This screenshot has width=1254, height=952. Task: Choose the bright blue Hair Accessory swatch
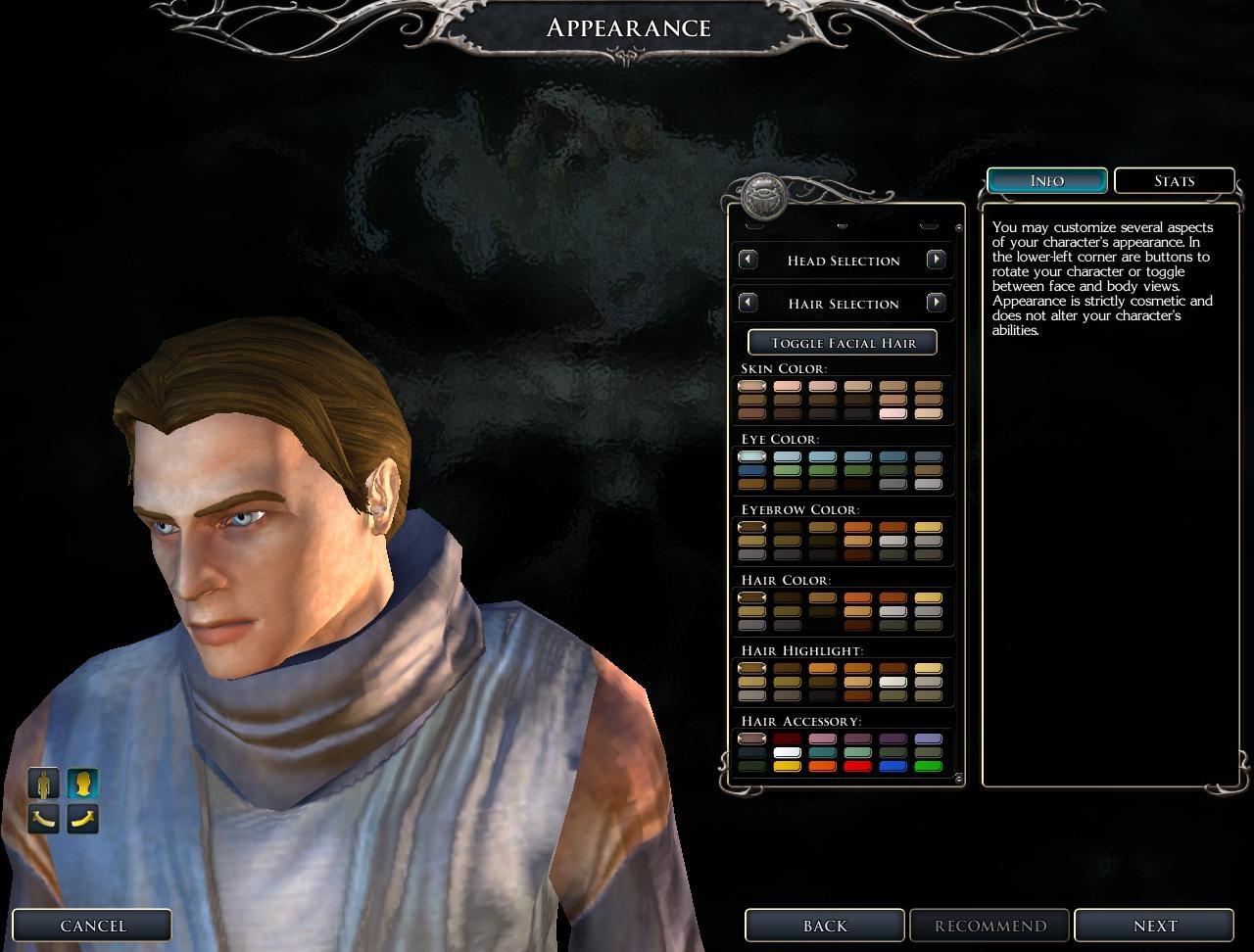click(x=892, y=767)
